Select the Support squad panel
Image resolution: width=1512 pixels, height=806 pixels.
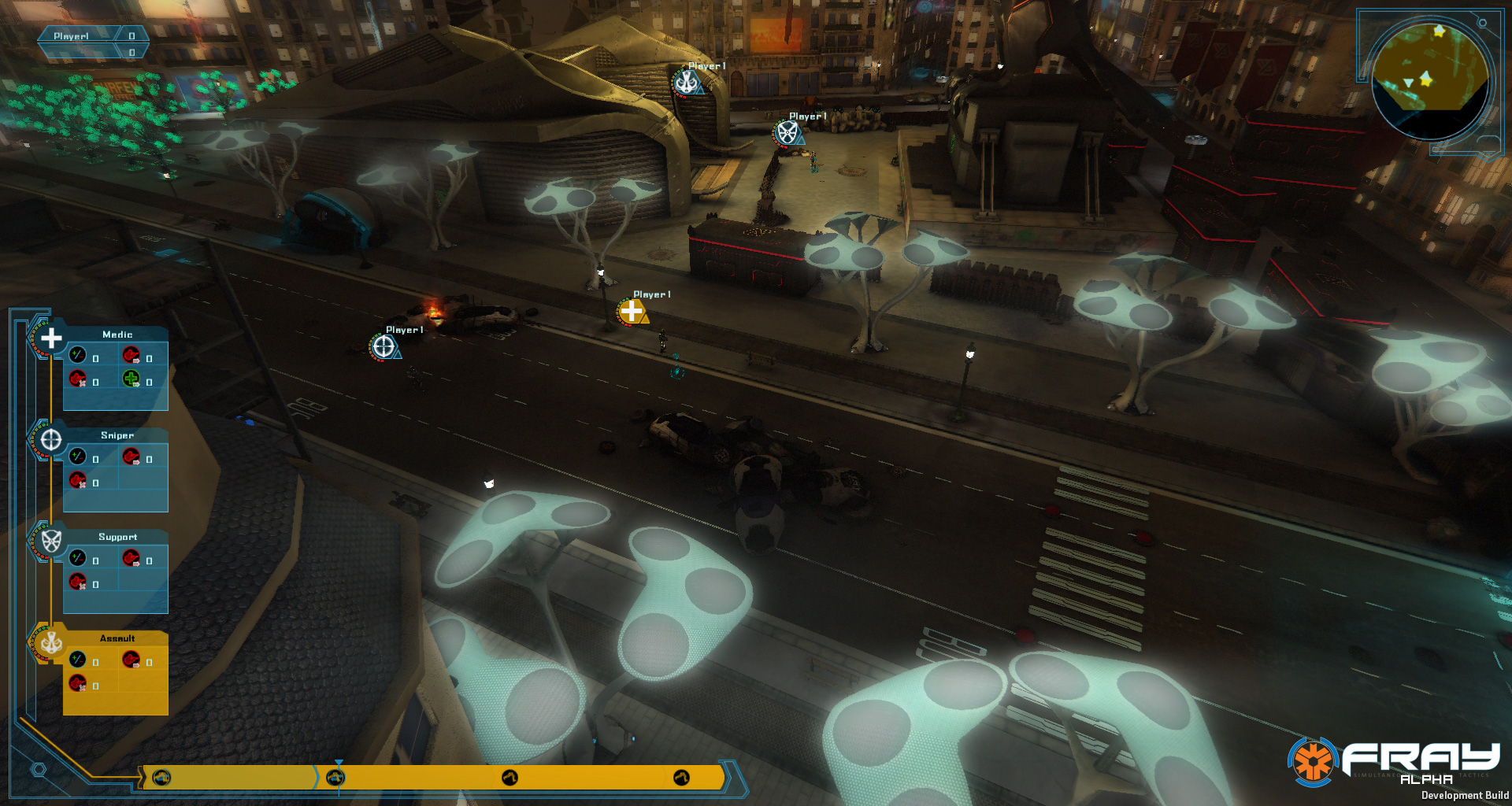(116, 572)
